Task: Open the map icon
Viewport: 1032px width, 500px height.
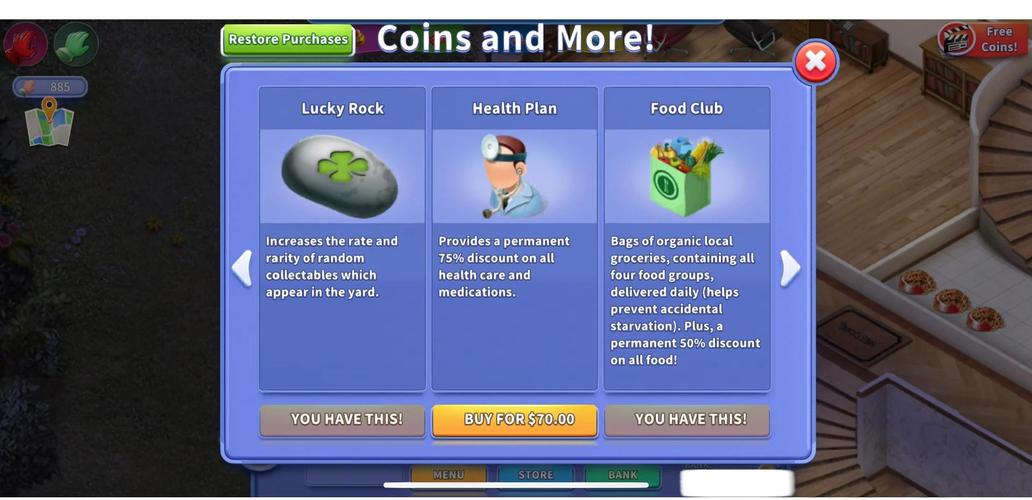Action: [50, 123]
